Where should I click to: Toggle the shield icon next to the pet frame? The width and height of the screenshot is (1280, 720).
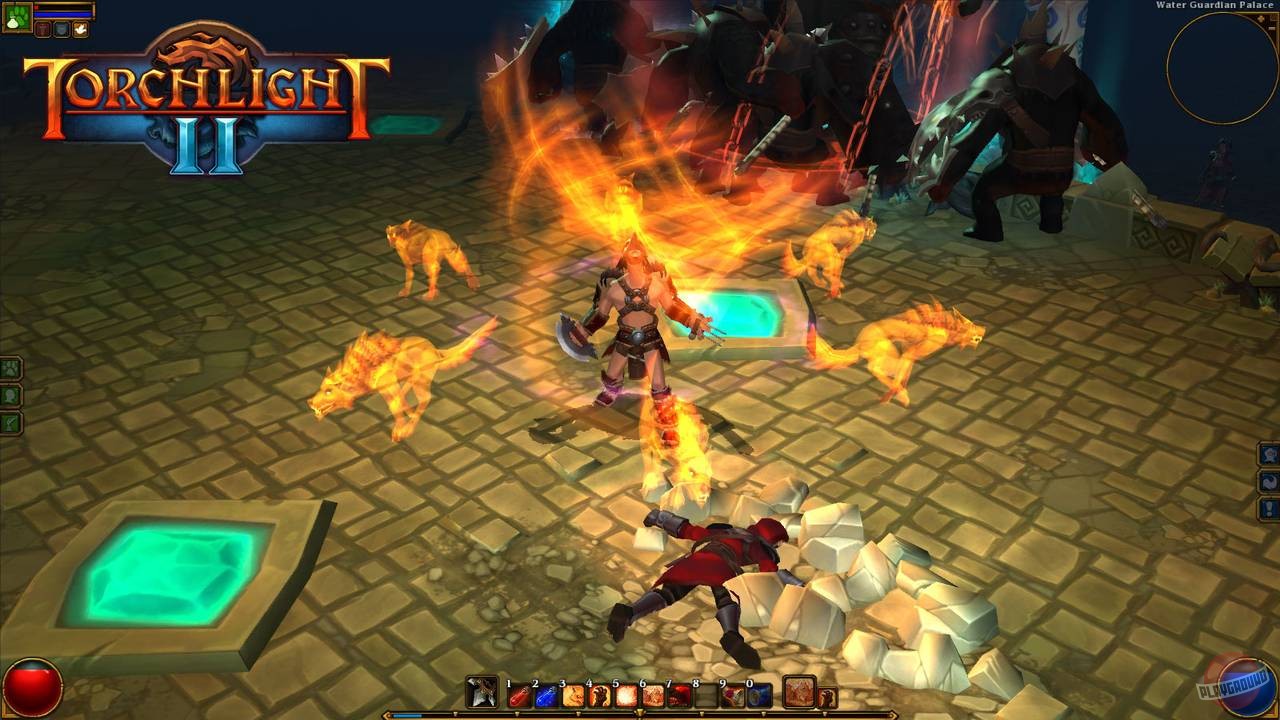[x=61, y=30]
